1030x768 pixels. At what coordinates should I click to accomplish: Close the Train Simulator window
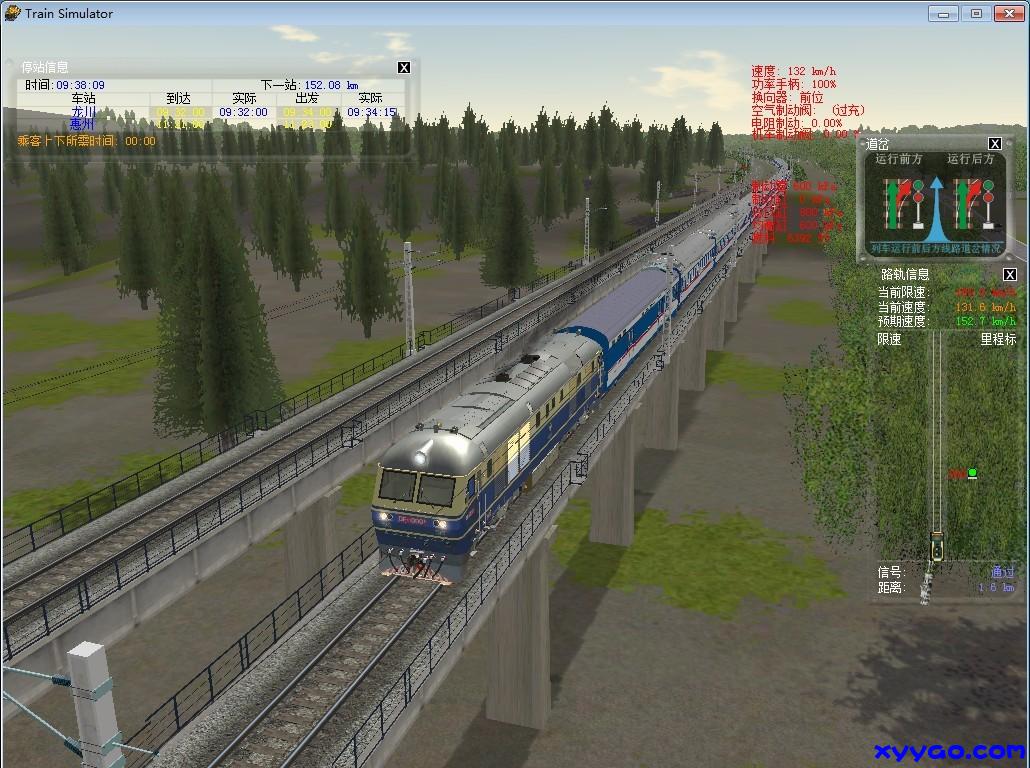[x=1007, y=13]
